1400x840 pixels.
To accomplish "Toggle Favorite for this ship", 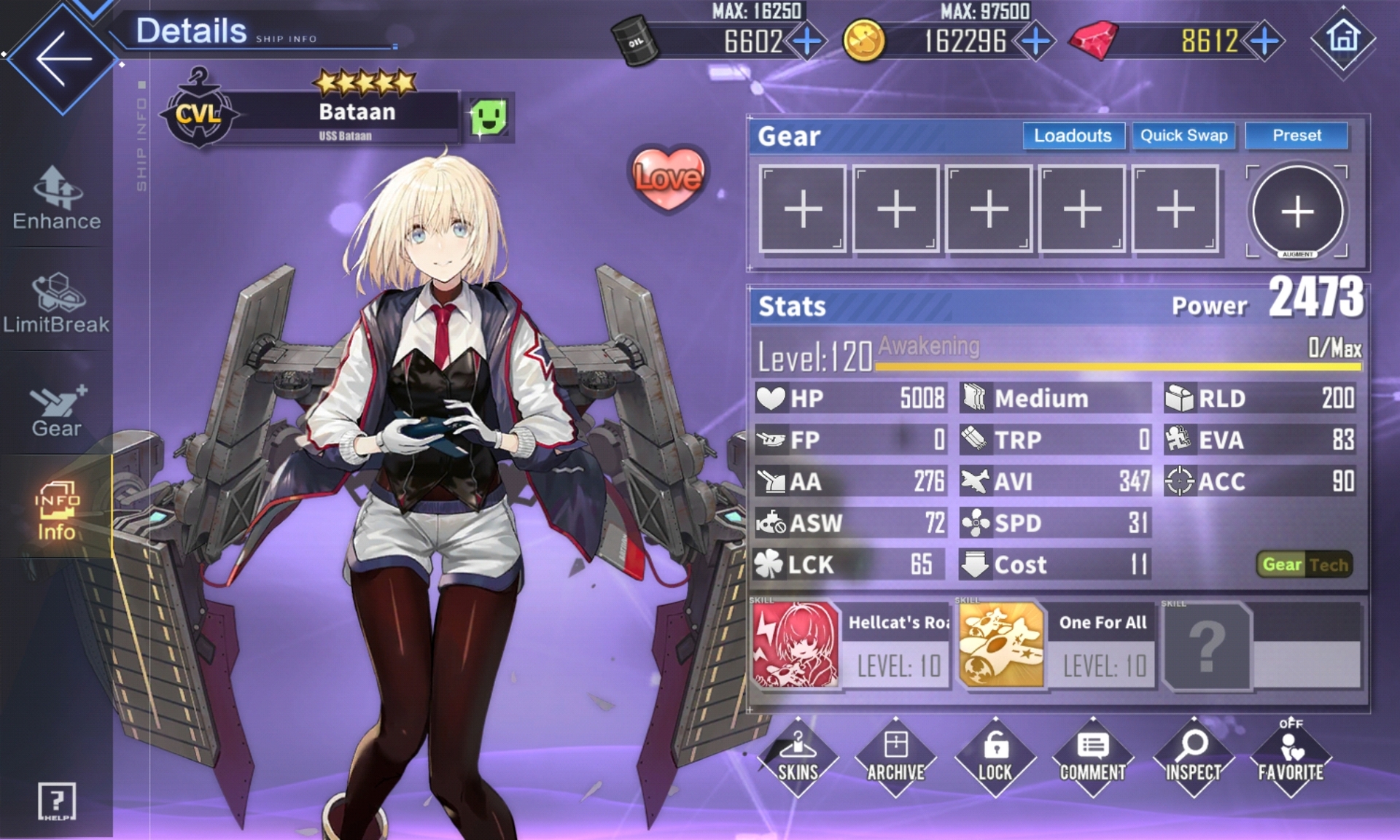I will pyautogui.click(x=1291, y=757).
